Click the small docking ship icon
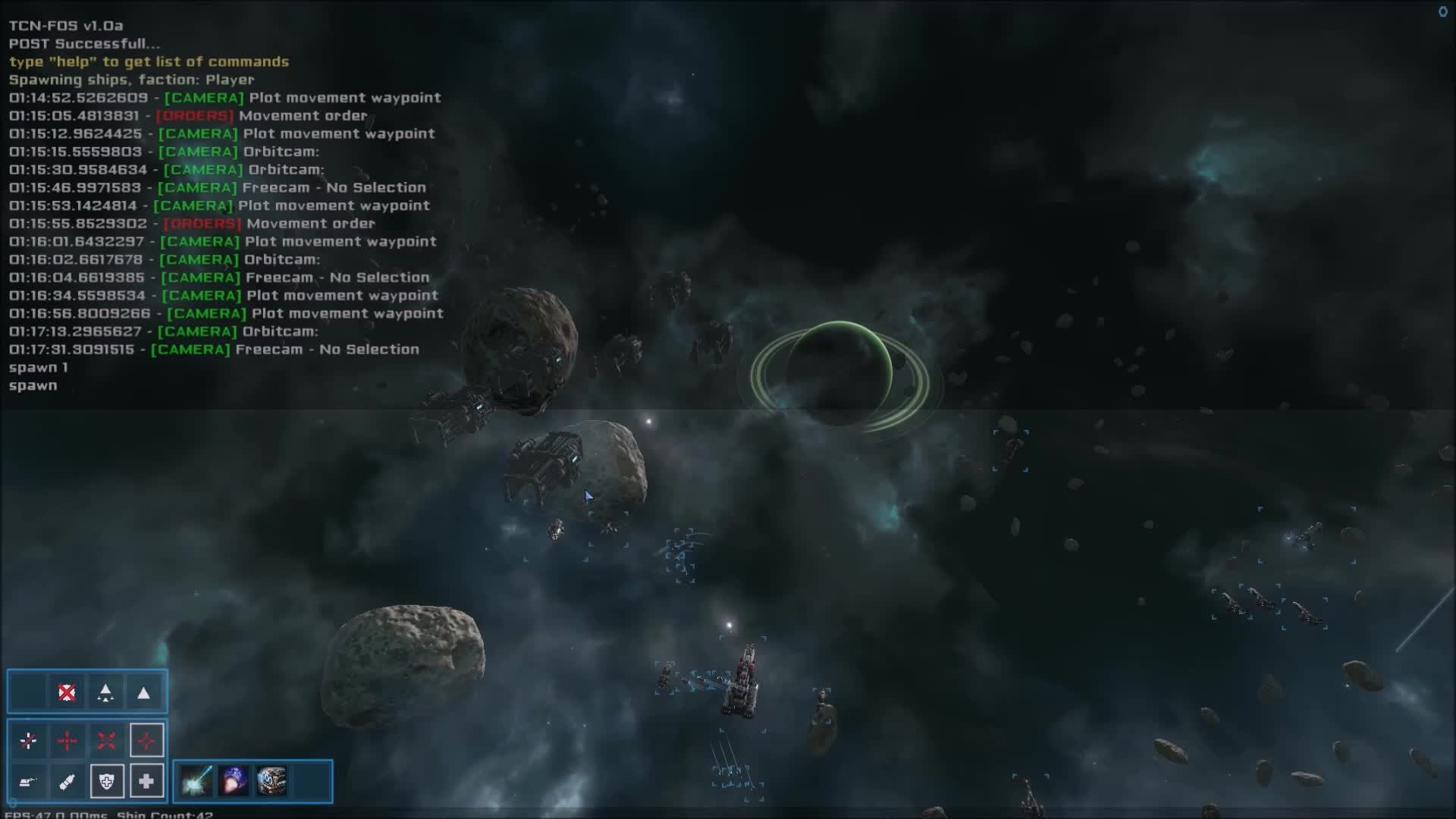 28,783
